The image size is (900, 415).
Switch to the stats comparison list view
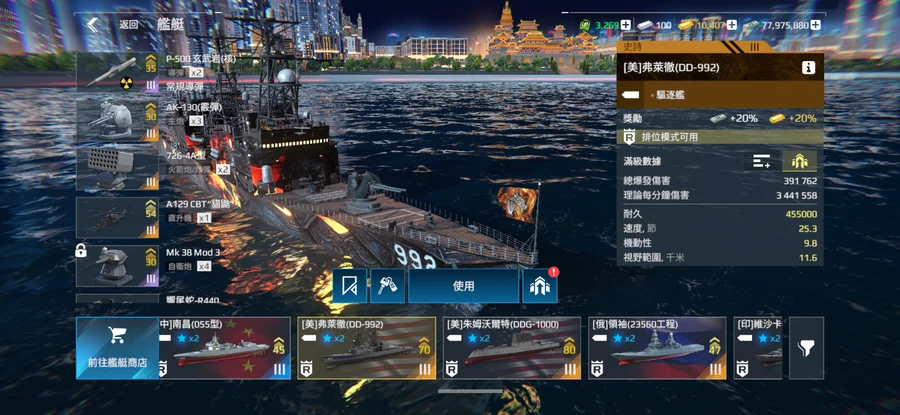tap(763, 161)
